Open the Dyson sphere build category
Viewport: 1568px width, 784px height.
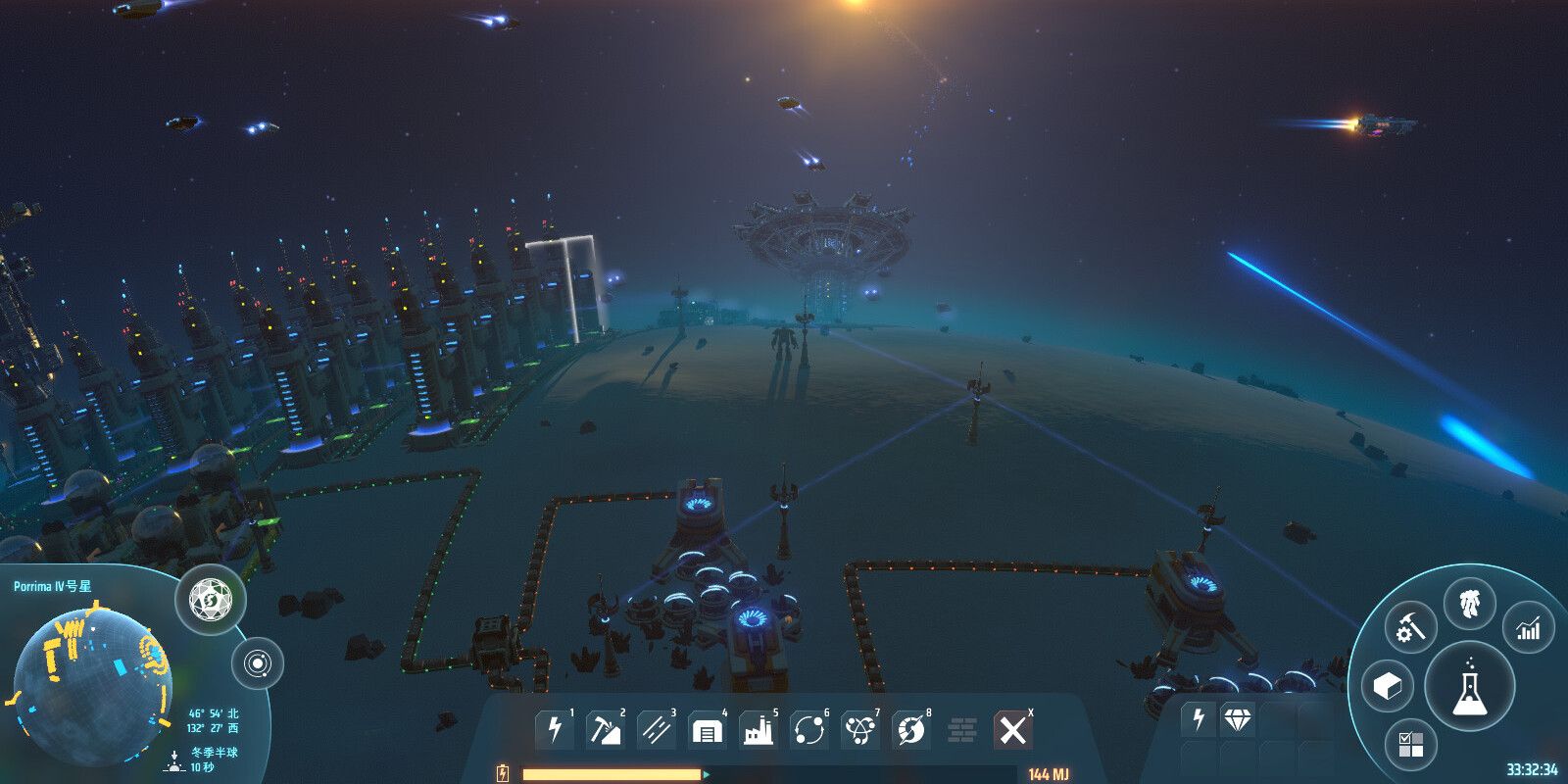click(910, 730)
